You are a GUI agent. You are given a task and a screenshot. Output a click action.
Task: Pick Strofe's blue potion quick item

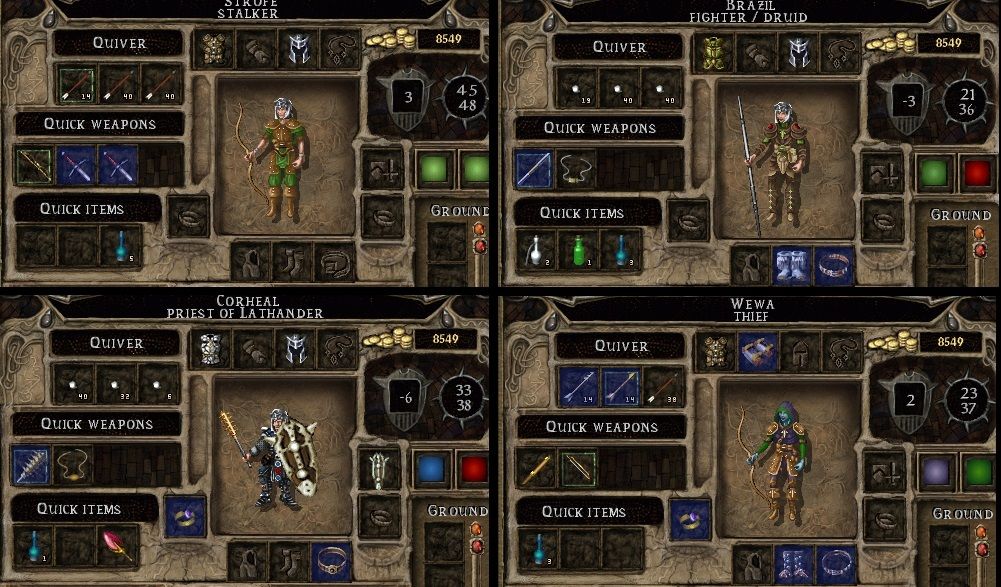[x=120, y=248]
